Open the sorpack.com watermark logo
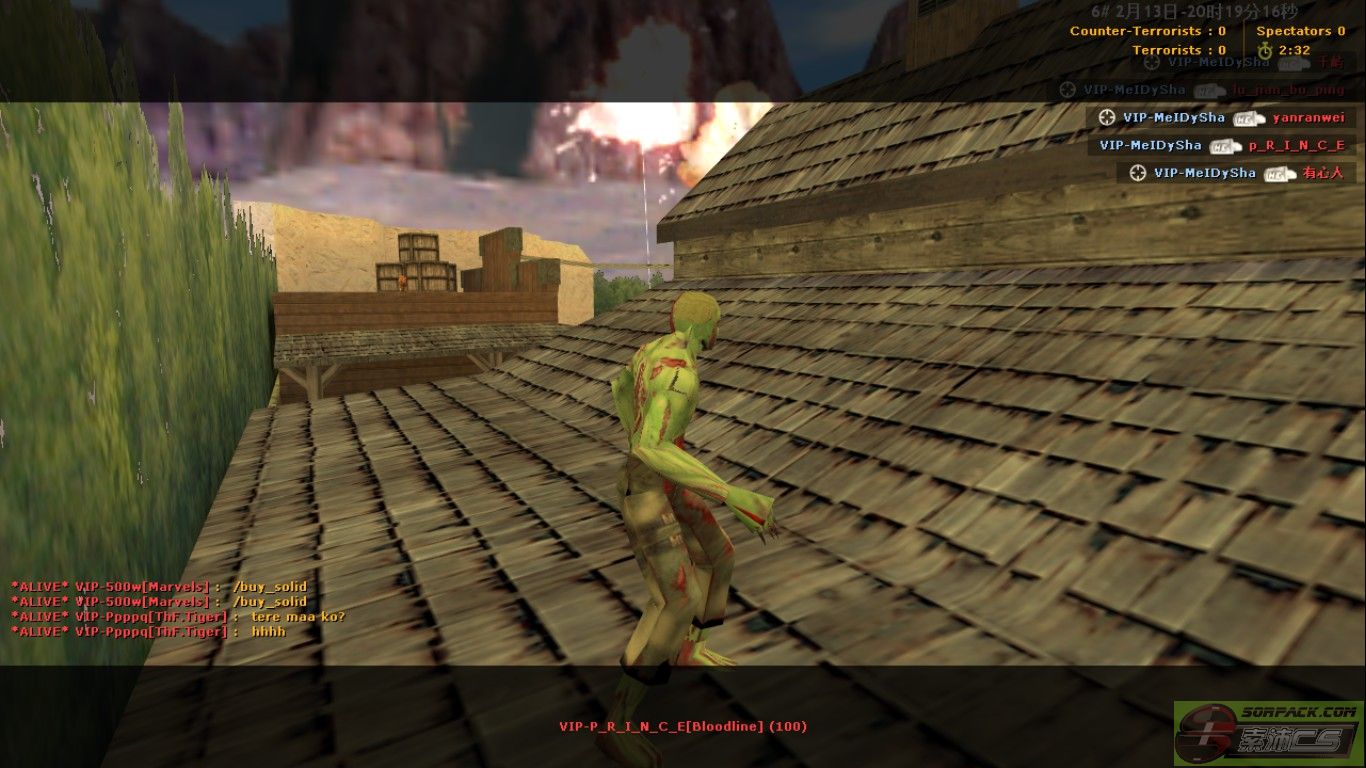Image resolution: width=1366 pixels, height=768 pixels. [1268, 733]
